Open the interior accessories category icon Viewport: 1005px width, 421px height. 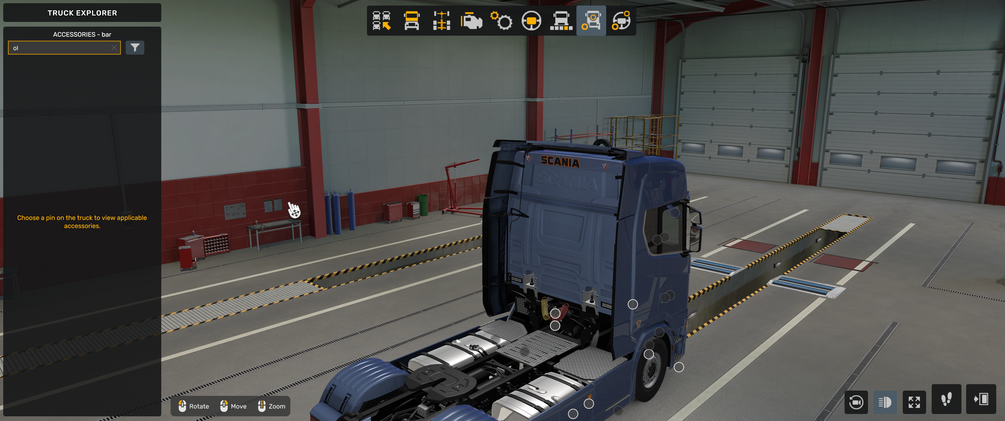click(621, 21)
